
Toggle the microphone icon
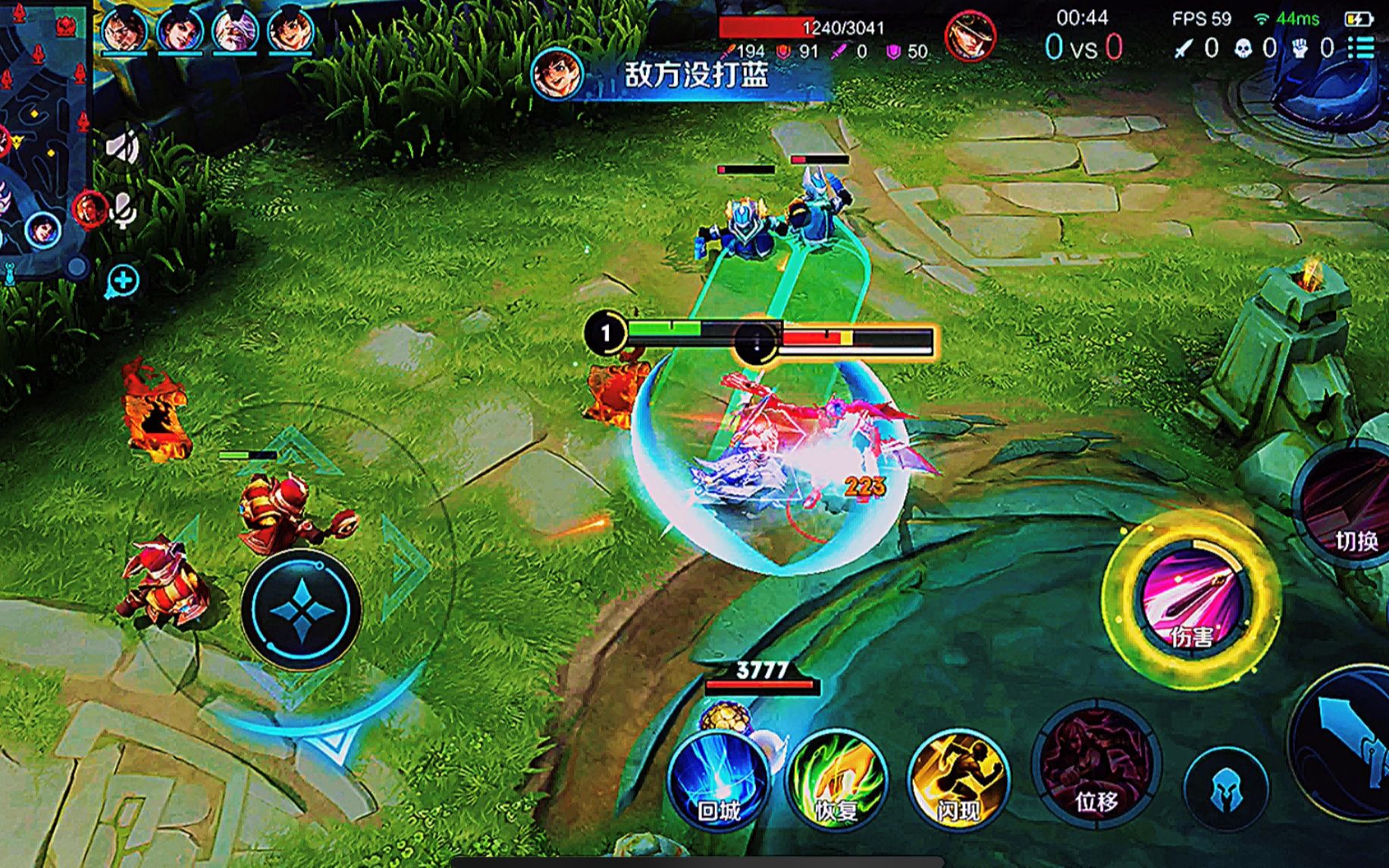[123, 209]
